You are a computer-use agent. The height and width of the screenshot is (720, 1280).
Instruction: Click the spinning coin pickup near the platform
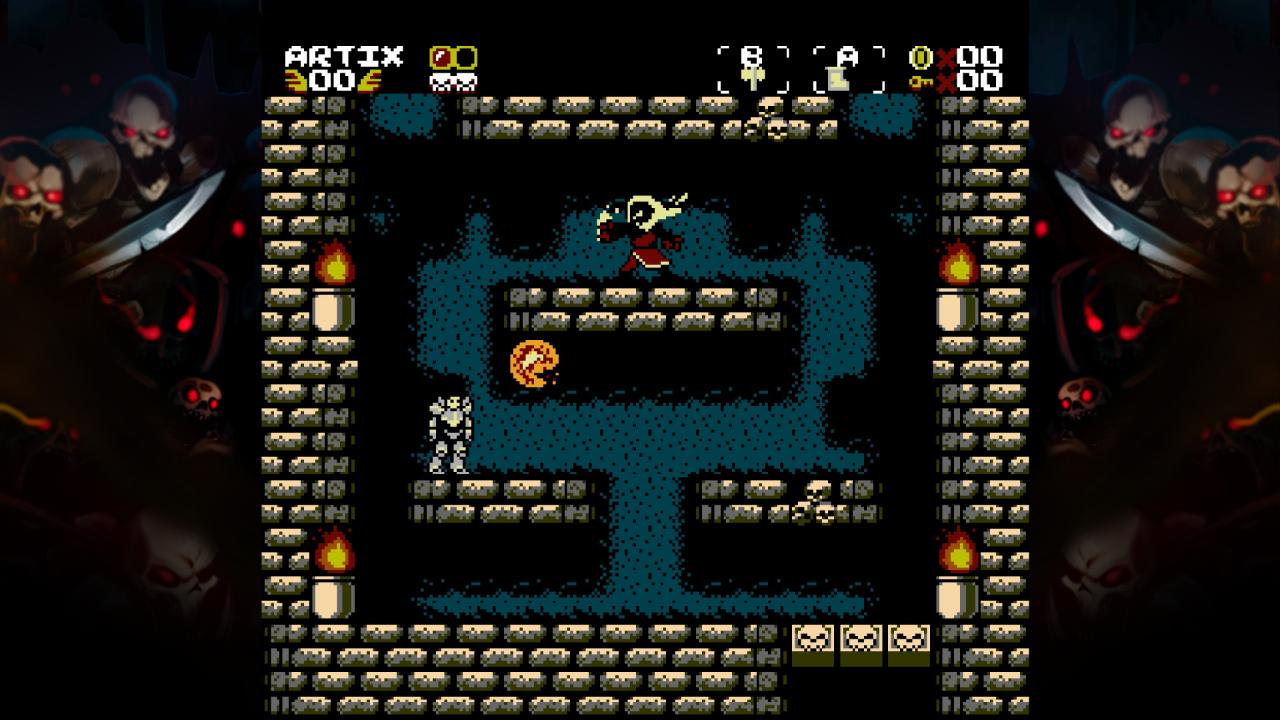tap(535, 364)
